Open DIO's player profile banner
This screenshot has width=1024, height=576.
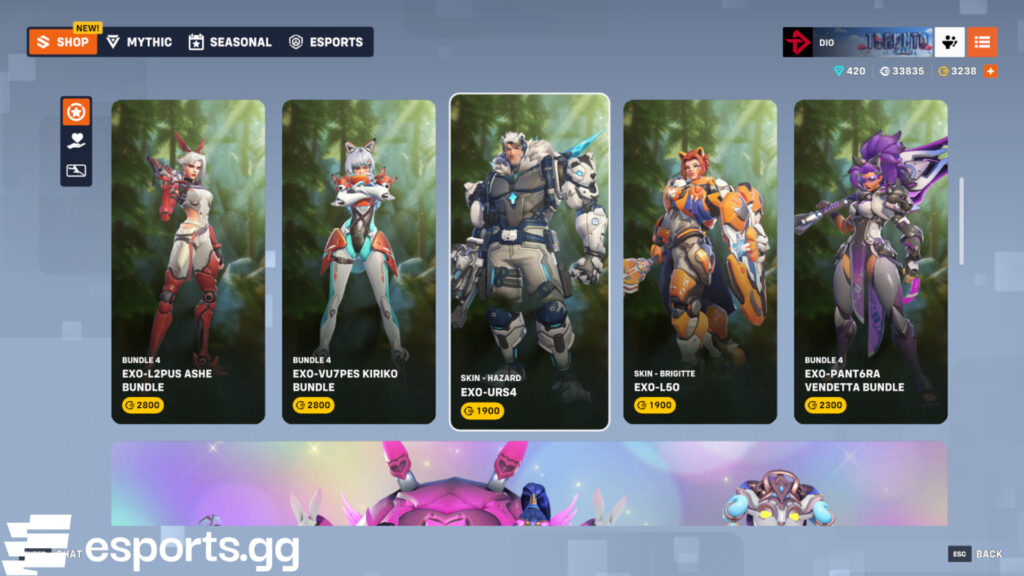858,42
